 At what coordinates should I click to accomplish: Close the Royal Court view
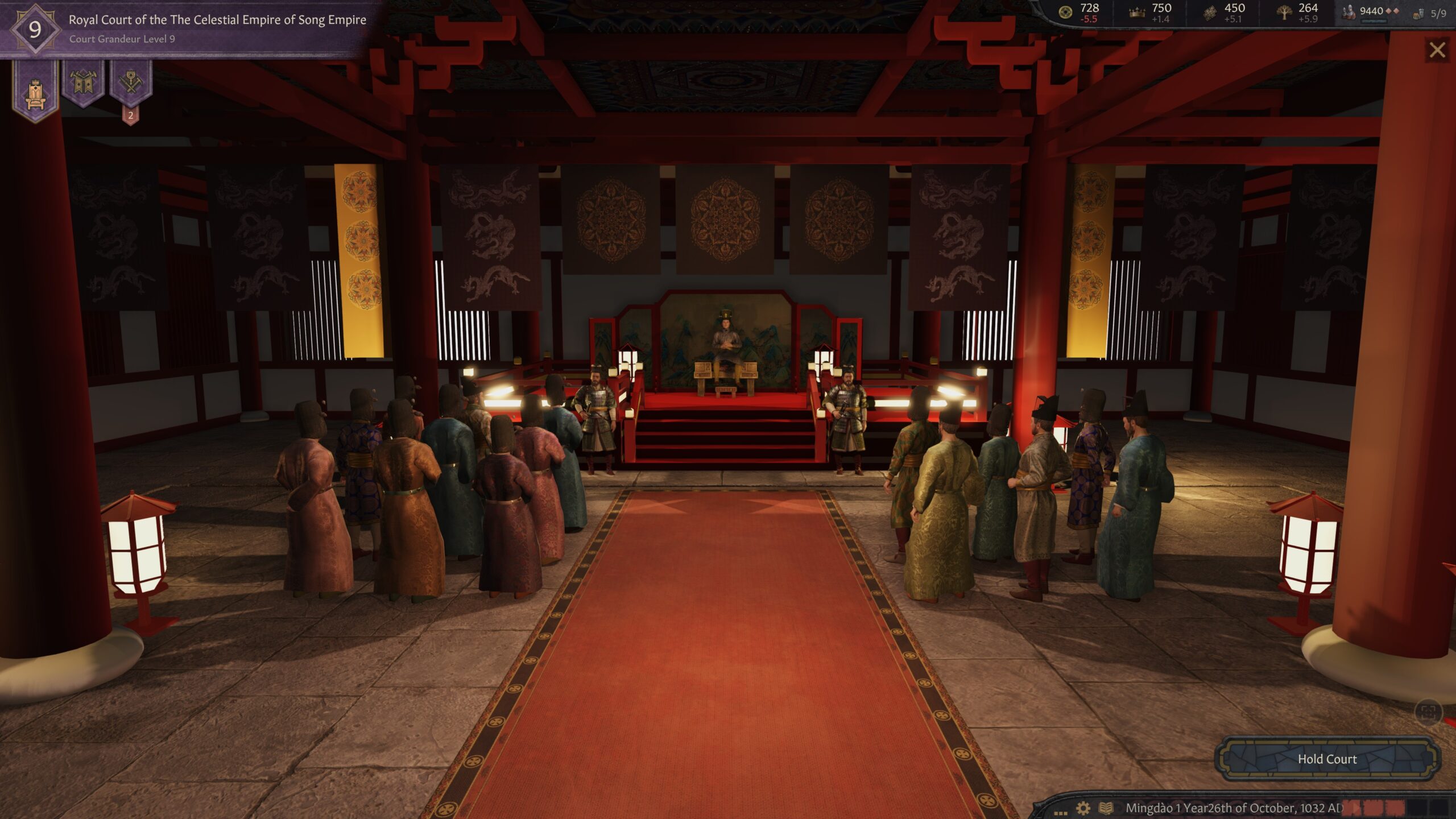[x=1437, y=51]
